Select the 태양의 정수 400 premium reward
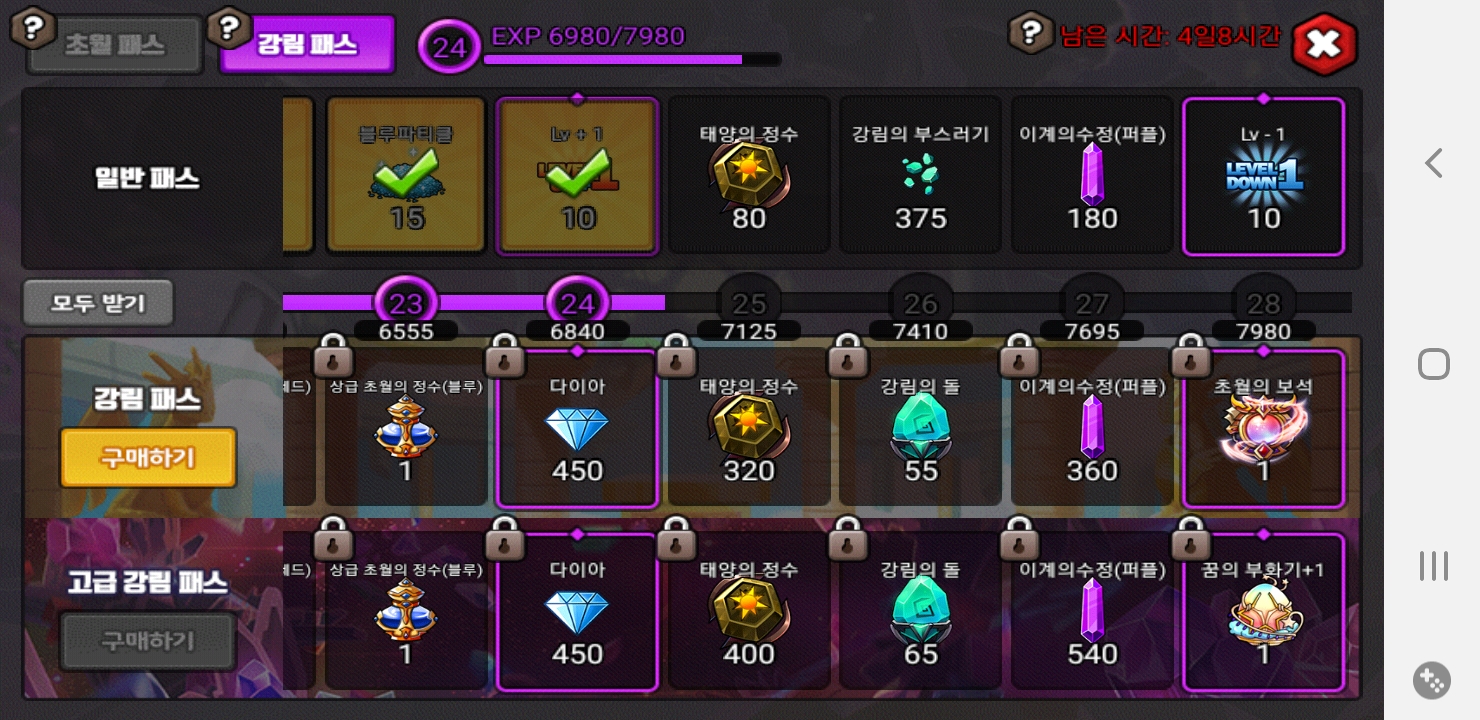Screen dimensions: 1480x720 pyautogui.click(x=749, y=612)
